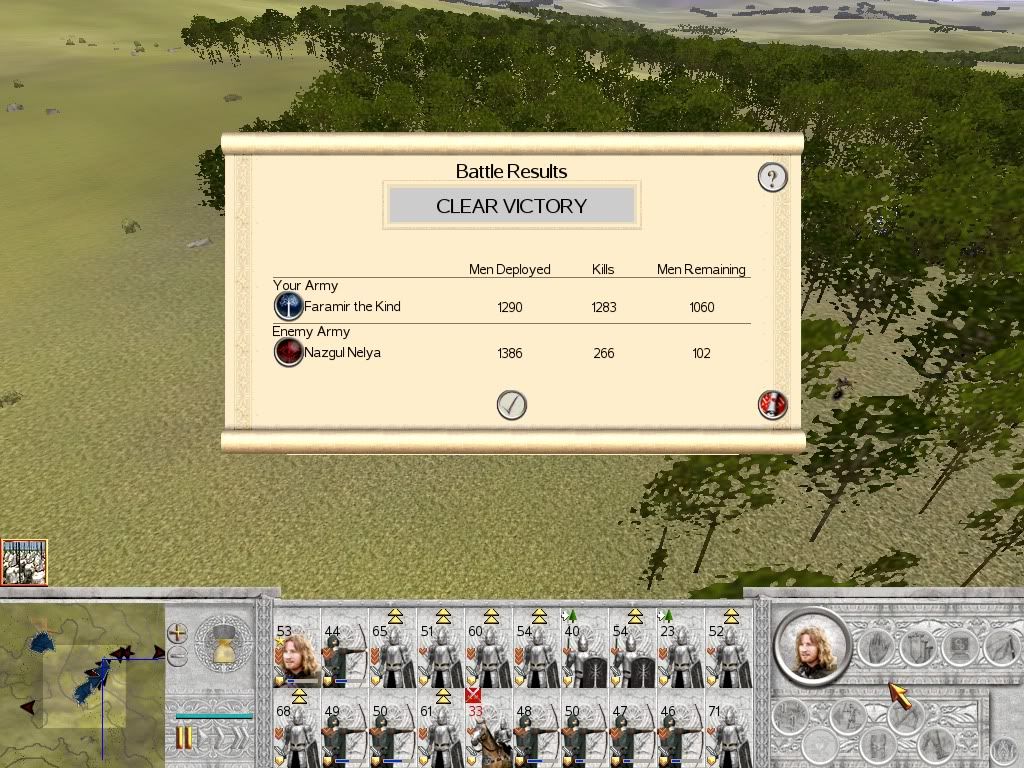Open the help question mark on the scroll
The width and height of the screenshot is (1024, 768).
coord(772,178)
